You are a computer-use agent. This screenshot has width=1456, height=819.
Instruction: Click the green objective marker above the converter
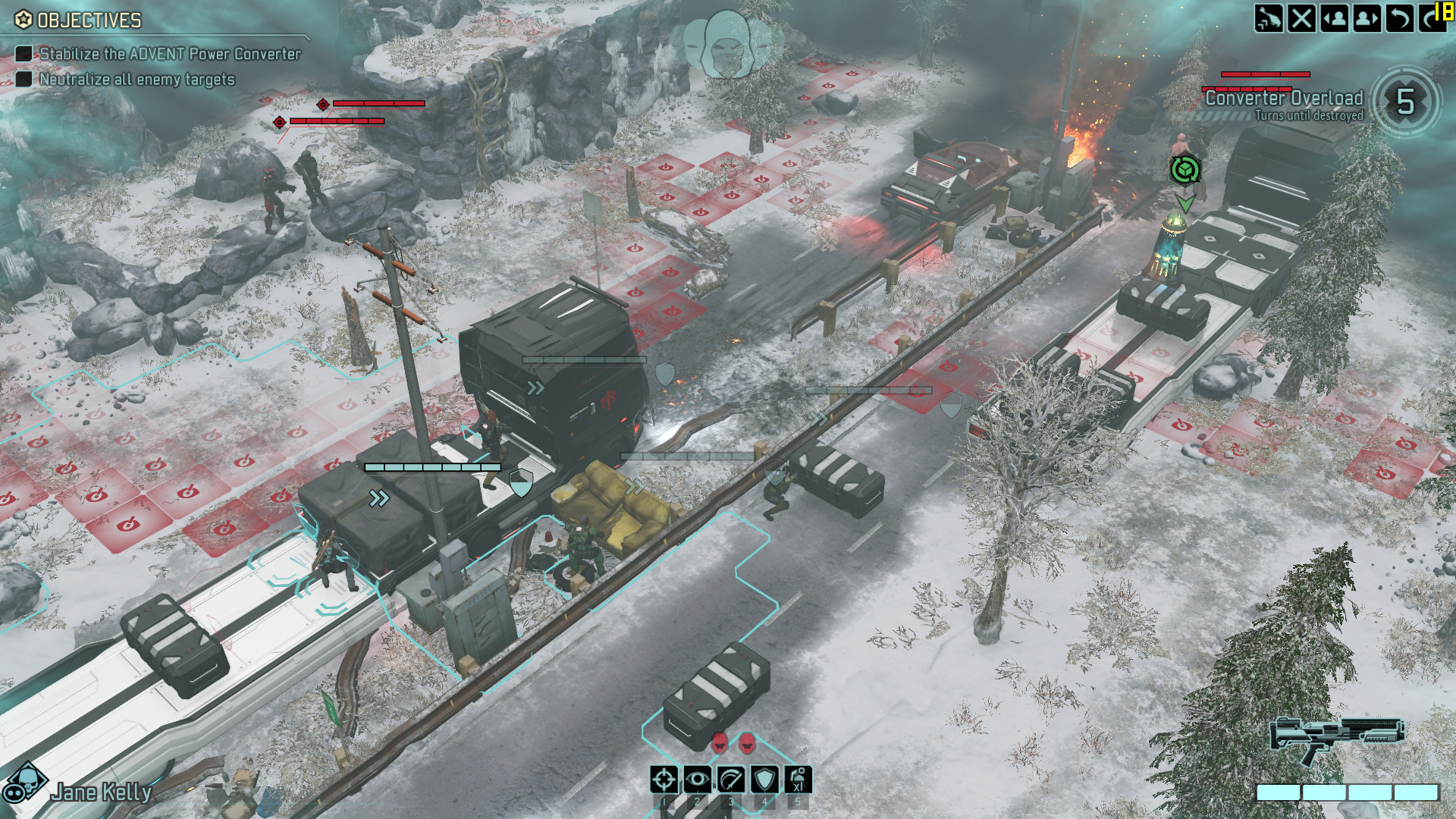(1185, 170)
